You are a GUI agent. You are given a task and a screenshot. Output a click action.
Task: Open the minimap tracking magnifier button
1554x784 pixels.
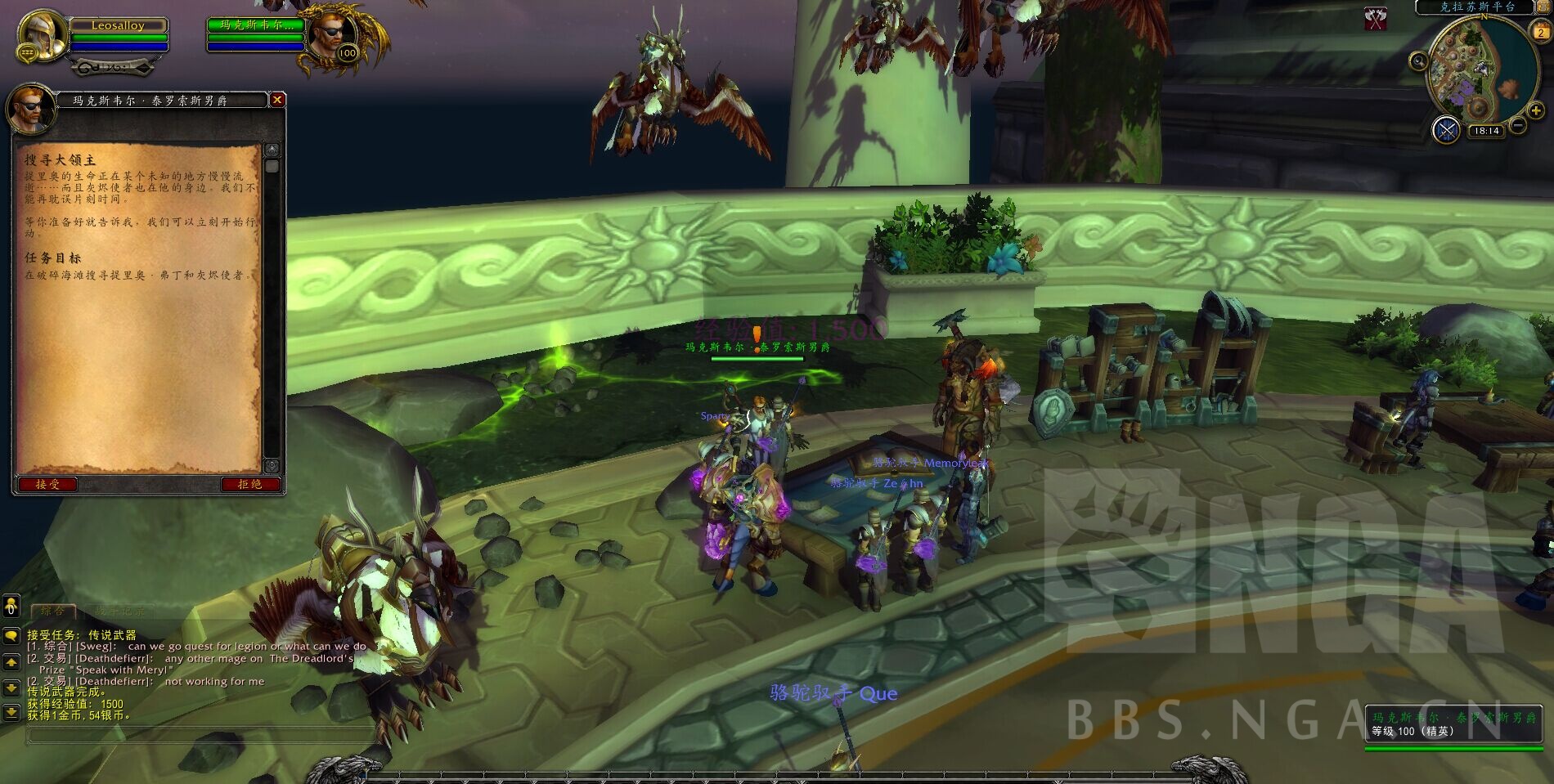pos(1418,60)
